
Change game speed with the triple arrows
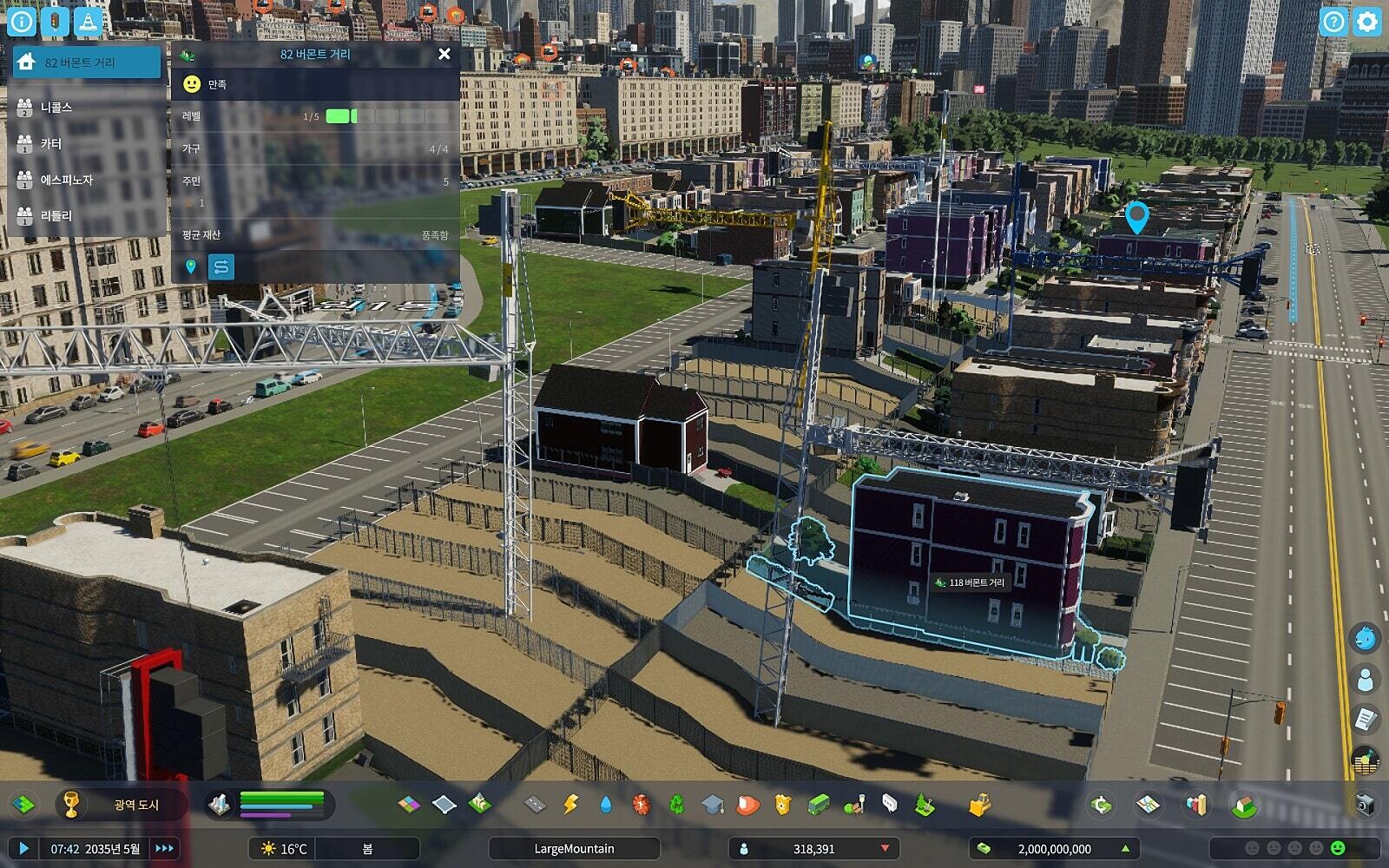[x=164, y=848]
